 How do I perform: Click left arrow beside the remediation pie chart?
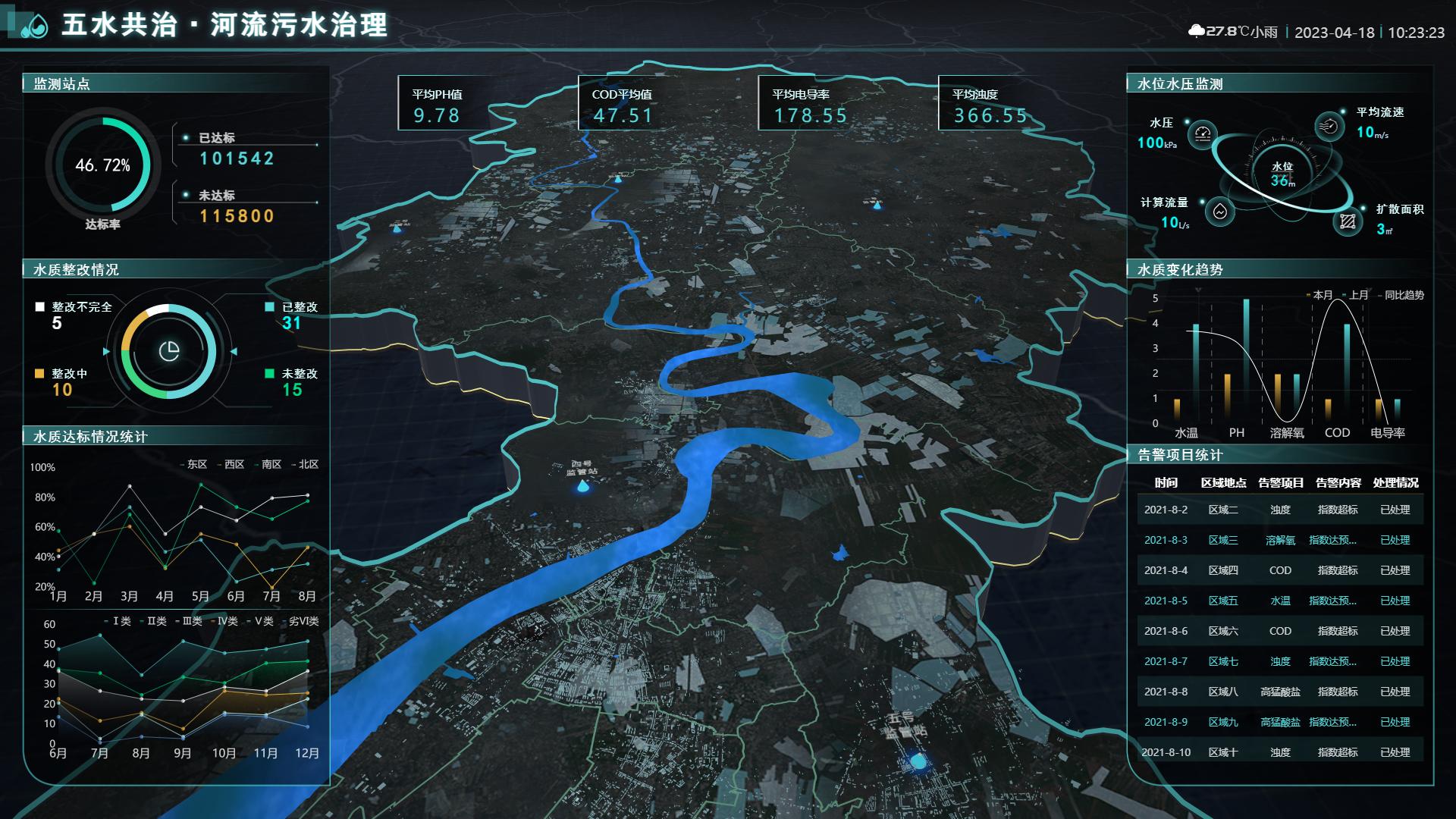pos(105,350)
